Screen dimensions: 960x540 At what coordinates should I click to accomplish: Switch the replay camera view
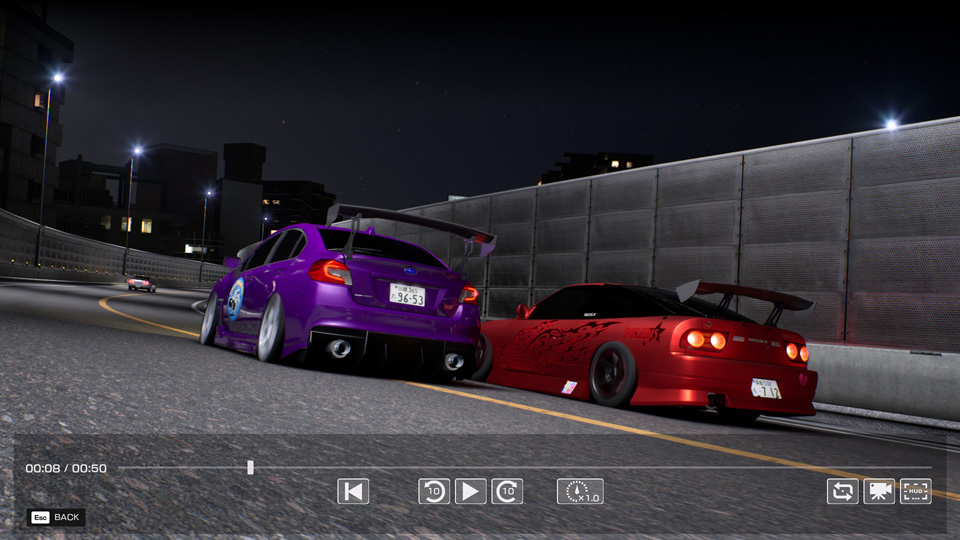[879, 491]
